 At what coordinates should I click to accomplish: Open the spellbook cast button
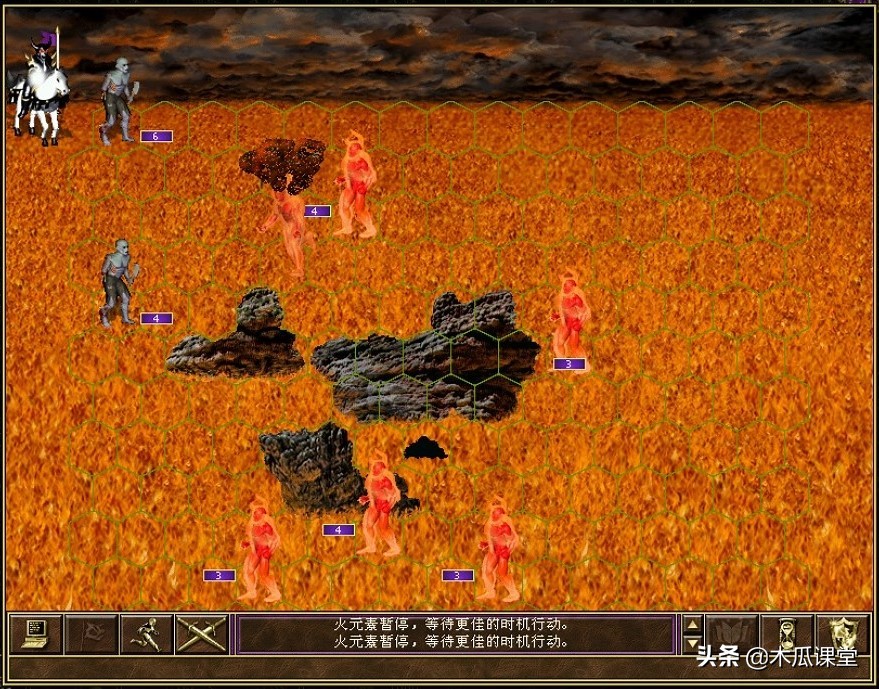731,633
